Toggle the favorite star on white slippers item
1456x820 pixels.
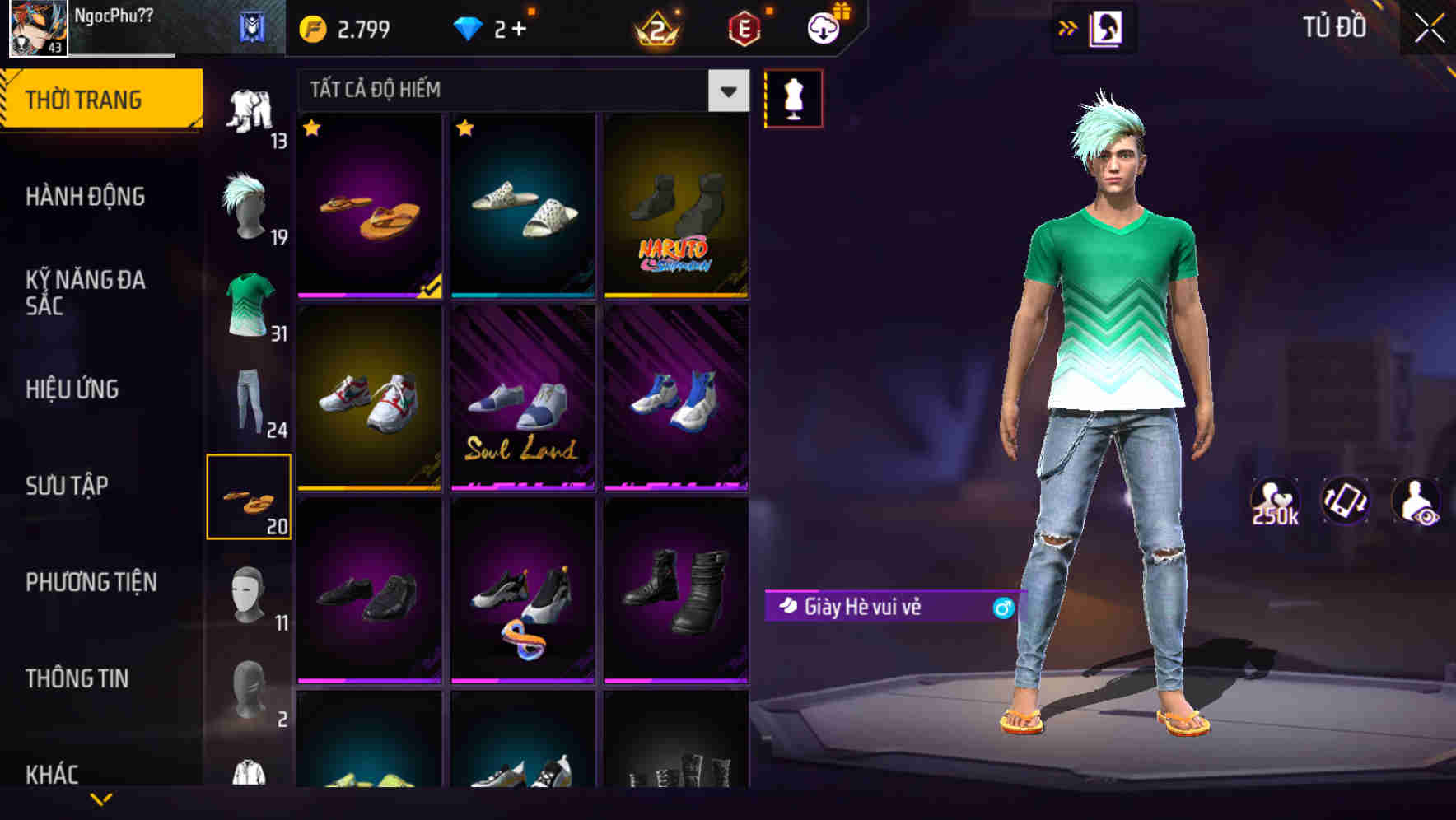click(x=466, y=129)
